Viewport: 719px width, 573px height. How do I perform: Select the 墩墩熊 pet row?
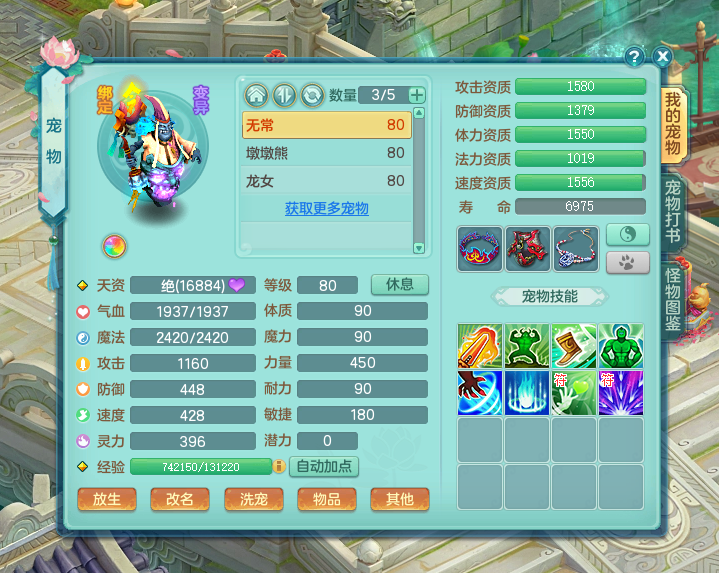[326, 153]
